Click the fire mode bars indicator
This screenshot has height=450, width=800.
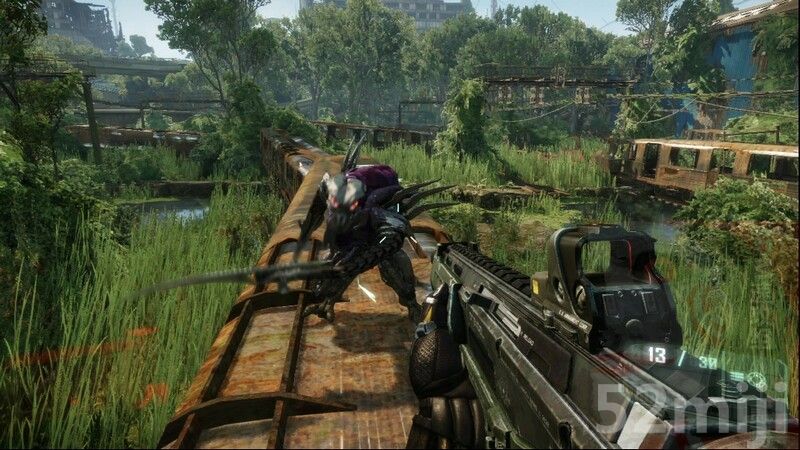(x=737, y=376)
